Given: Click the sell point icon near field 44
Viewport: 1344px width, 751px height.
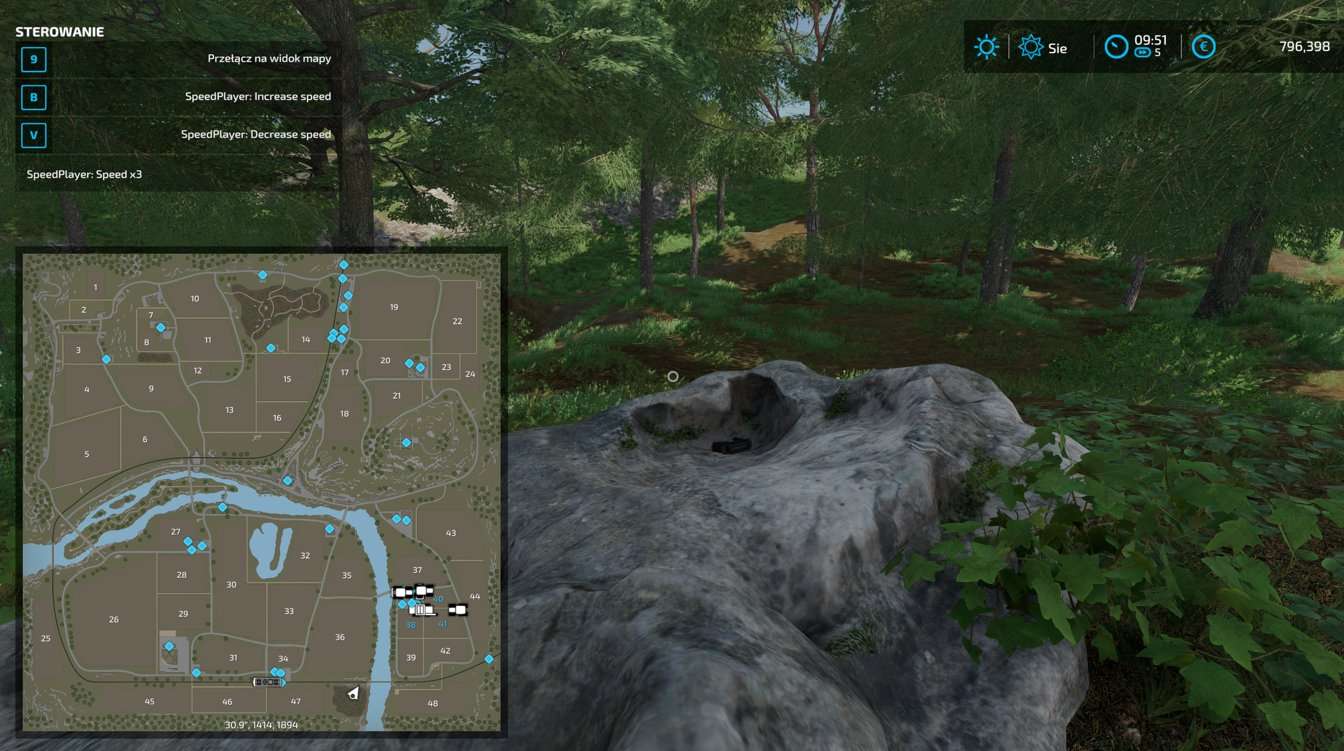Looking at the screenshot, I should pos(458,609).
